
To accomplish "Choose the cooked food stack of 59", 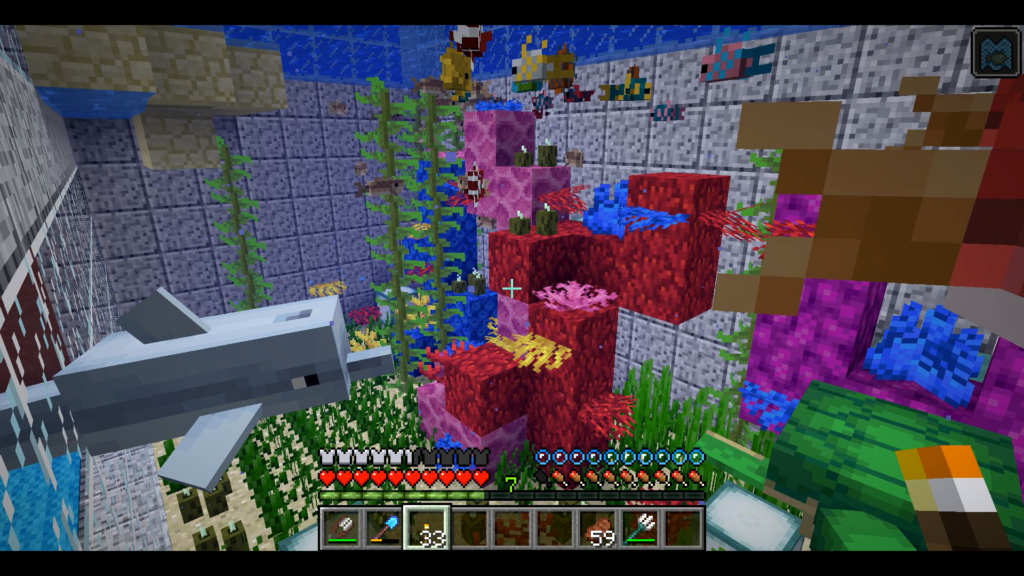I will pos(598,528).
